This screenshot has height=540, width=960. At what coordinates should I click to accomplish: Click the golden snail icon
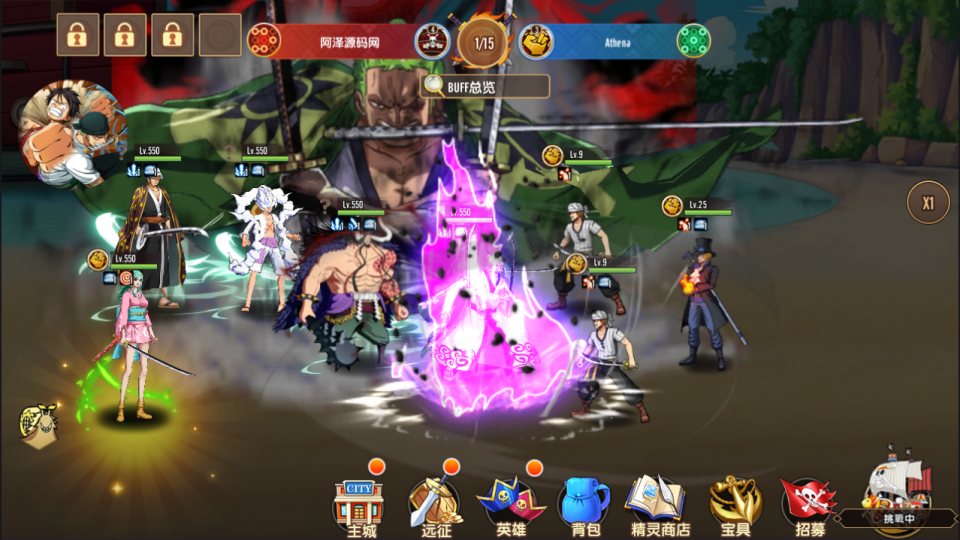(x=38, y=425)
